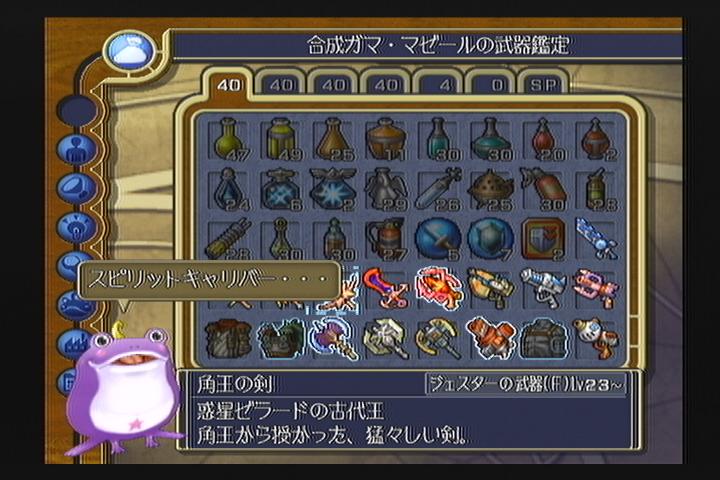Choose the blue shield orb item
This screenshot has width=720, height=480.
coord(490,238)
